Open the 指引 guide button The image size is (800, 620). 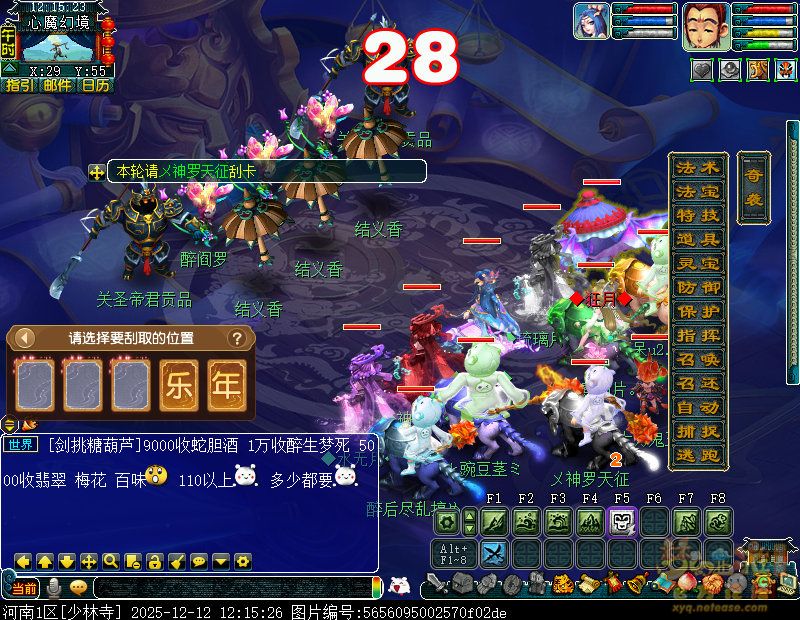pos(19,86)
